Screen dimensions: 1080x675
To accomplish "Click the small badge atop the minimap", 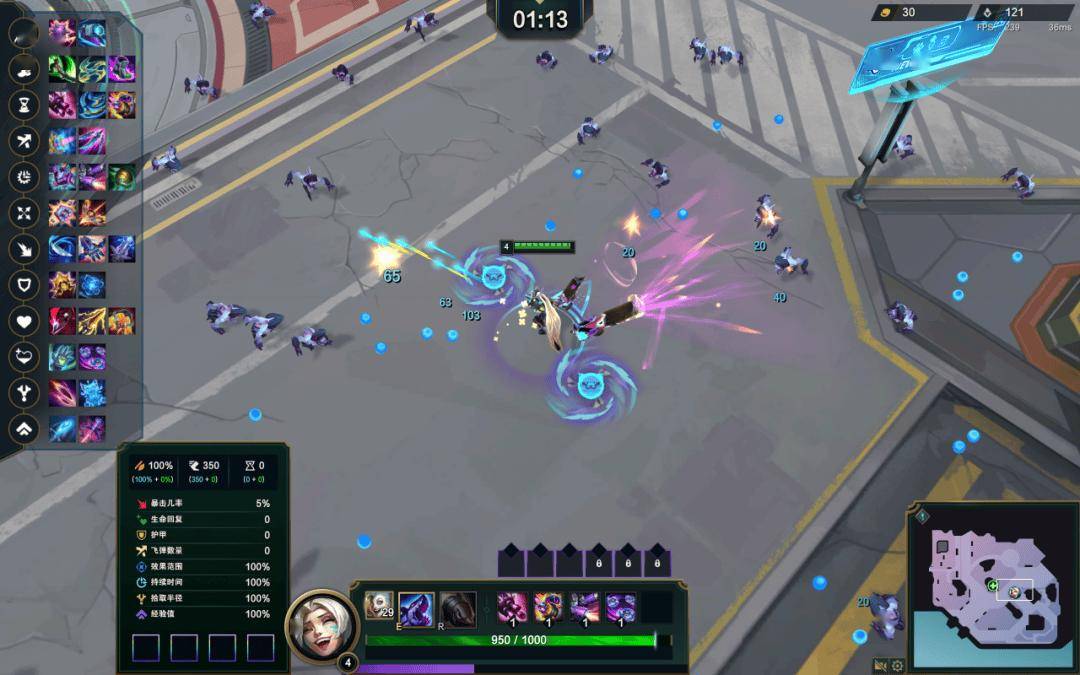I will click(922, 516).
